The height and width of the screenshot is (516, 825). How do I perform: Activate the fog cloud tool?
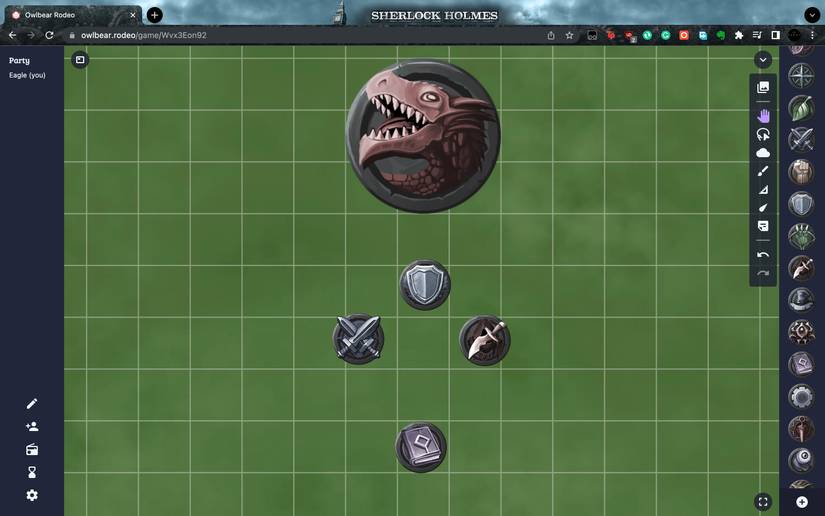coord(763,153)
